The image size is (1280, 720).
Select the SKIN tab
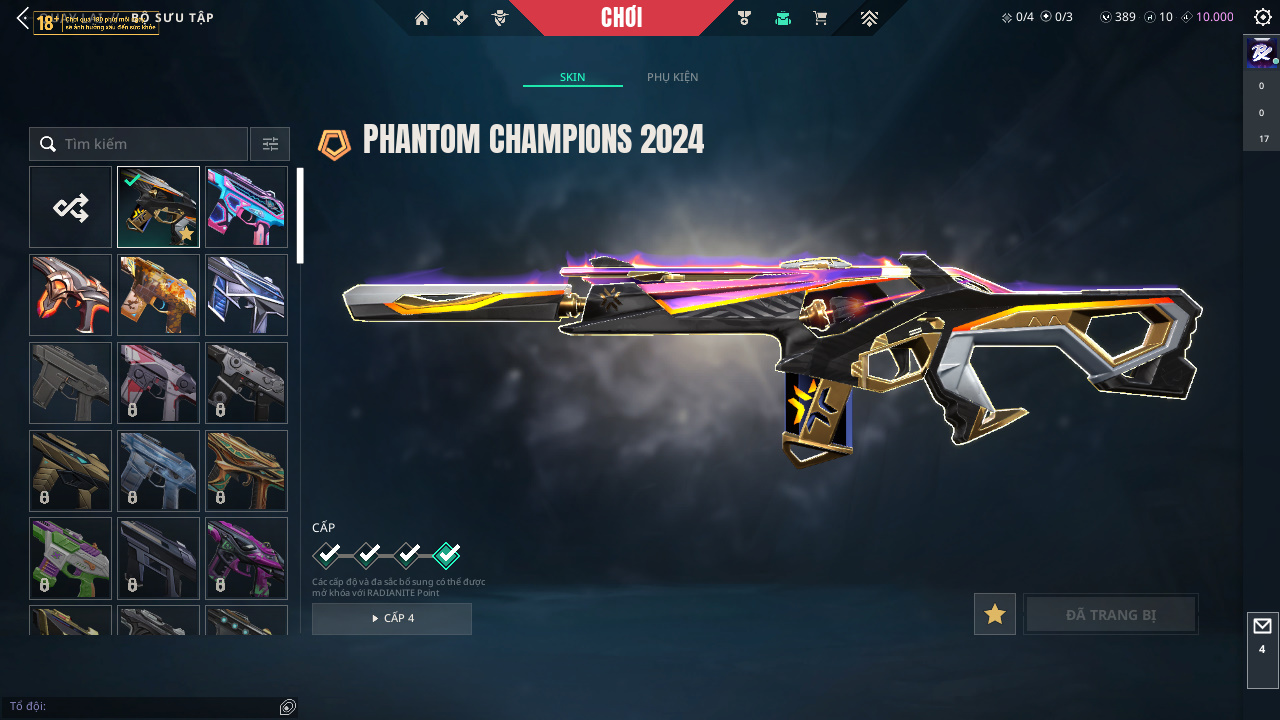tap(573, 77)
